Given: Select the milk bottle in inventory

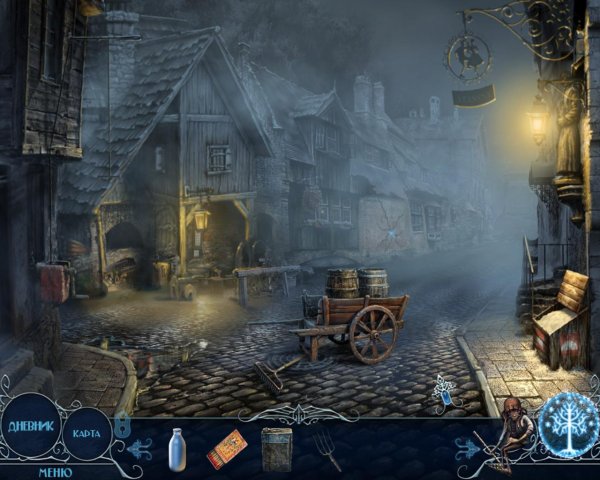Looking at the screenshot, I should coord(177,447).
